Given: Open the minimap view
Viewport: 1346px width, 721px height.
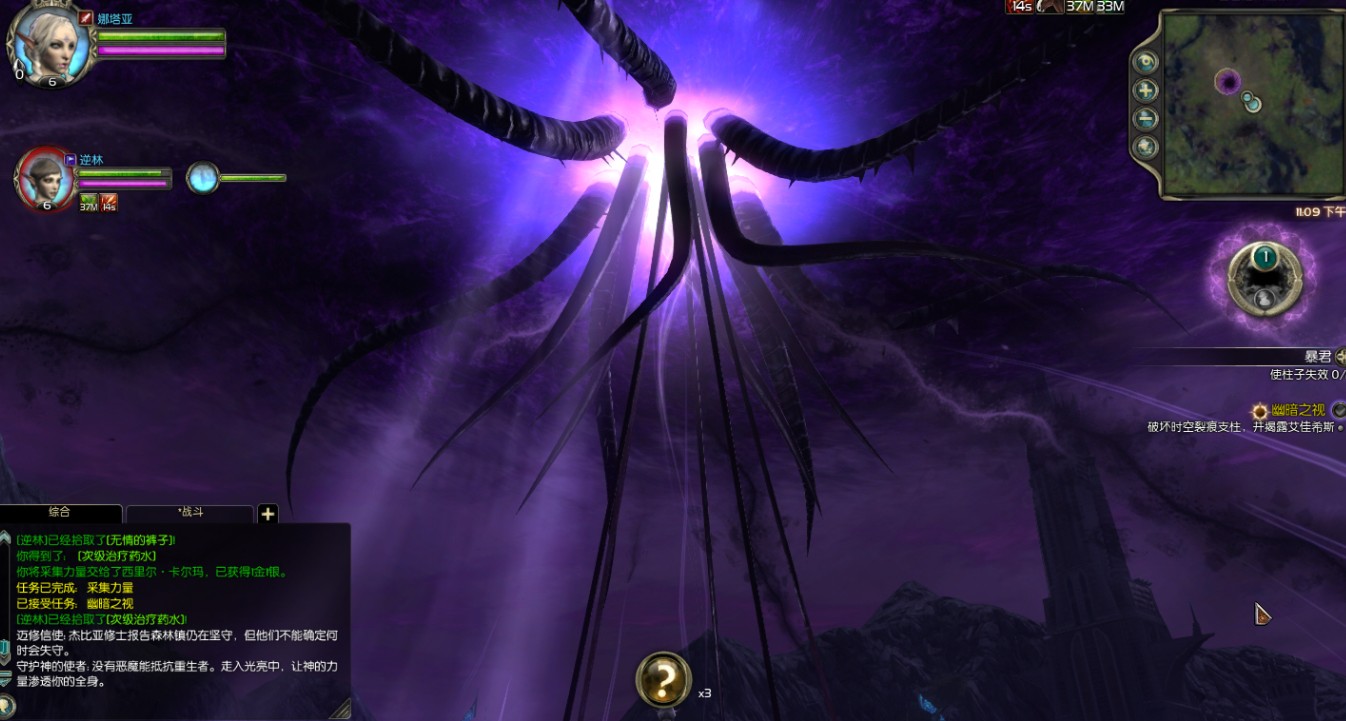Looking at the screenshot, I should [1252, 104].
